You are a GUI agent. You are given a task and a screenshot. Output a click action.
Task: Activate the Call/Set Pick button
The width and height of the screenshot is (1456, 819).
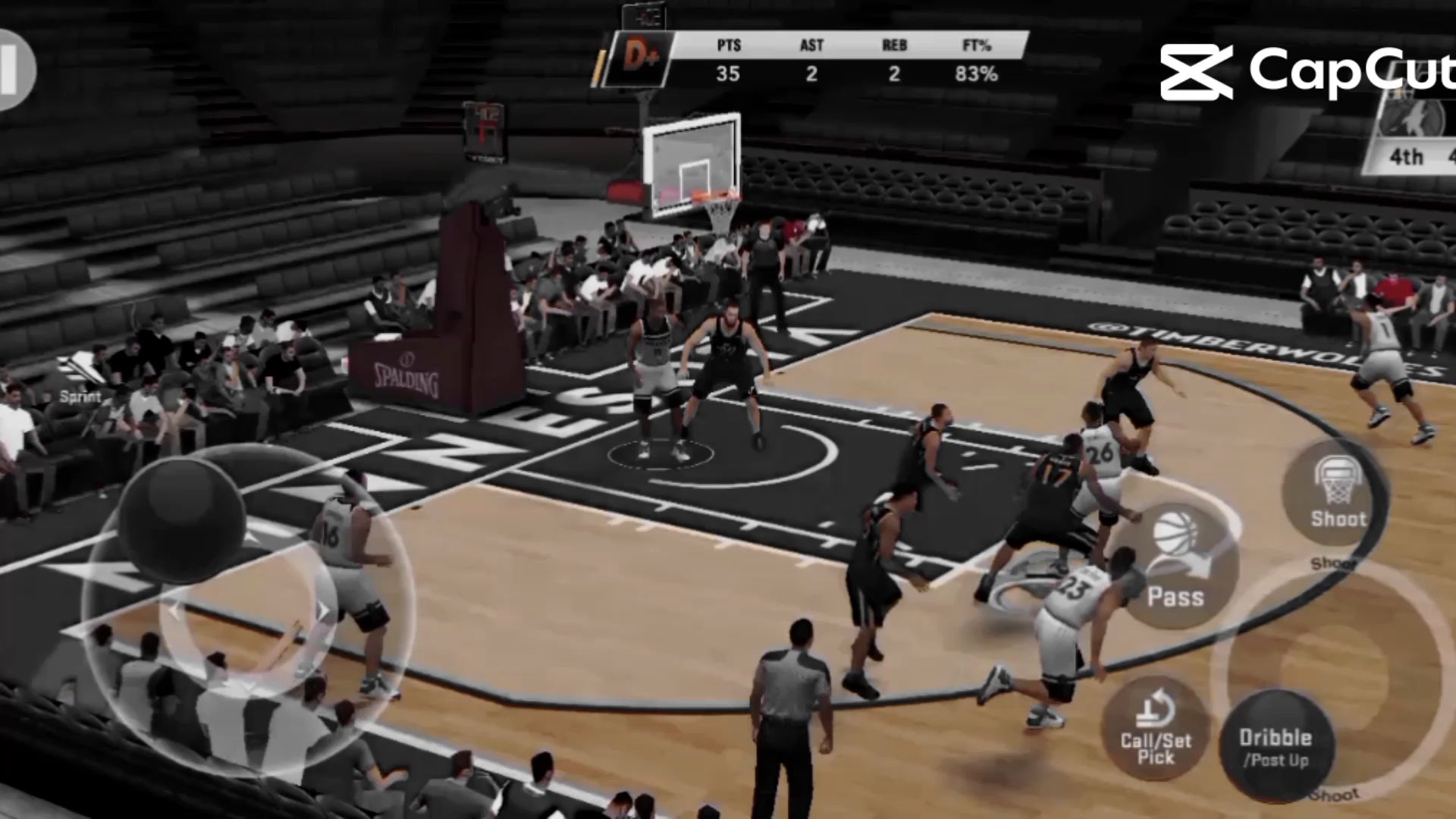pyautogui.click(x=1155, y=730)
